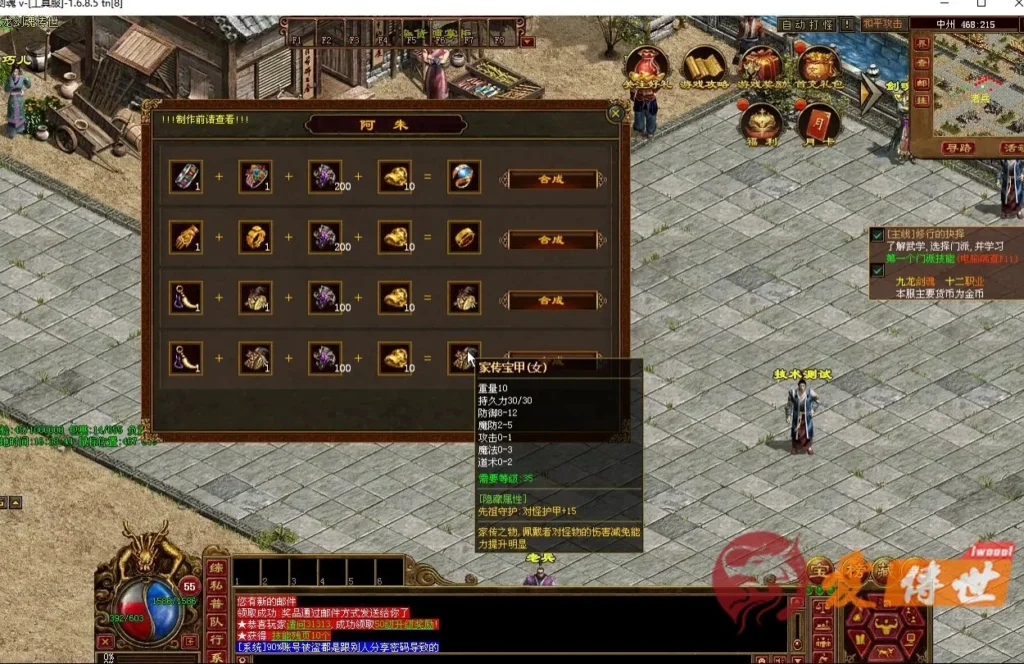Close the 阿朱 crafting window
The image size is (1024, 664).
coord(615,113)
